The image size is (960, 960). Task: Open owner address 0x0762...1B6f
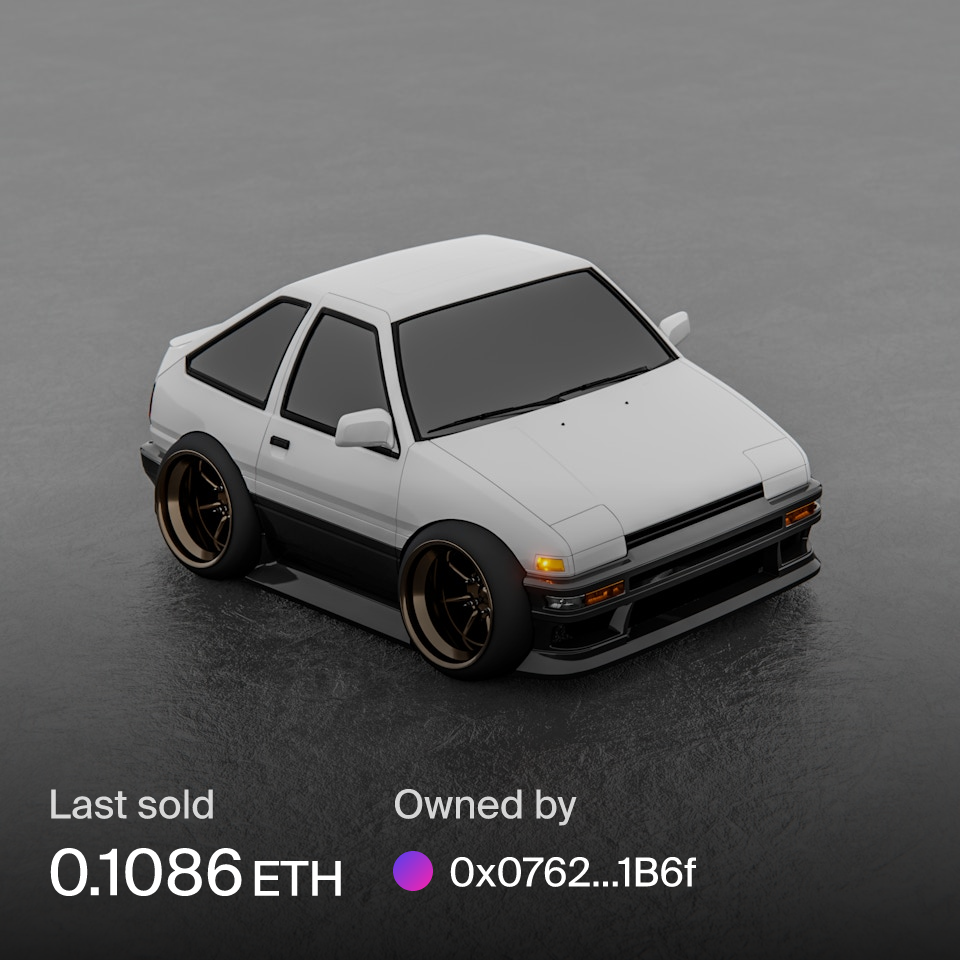[x=572, y=873]
